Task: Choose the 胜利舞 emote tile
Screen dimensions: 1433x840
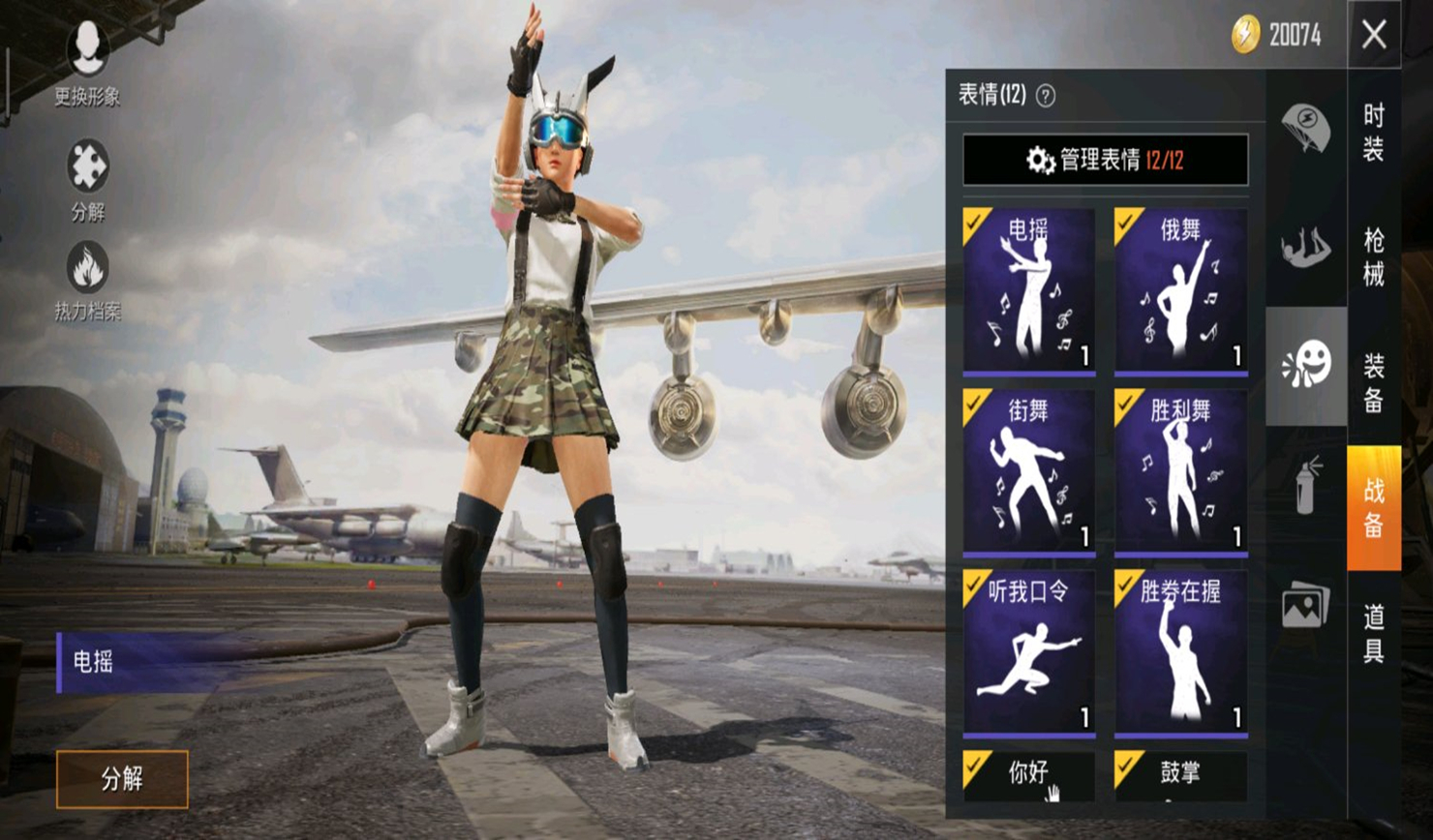Action: pyautogui.click(x=1180, y=471)
